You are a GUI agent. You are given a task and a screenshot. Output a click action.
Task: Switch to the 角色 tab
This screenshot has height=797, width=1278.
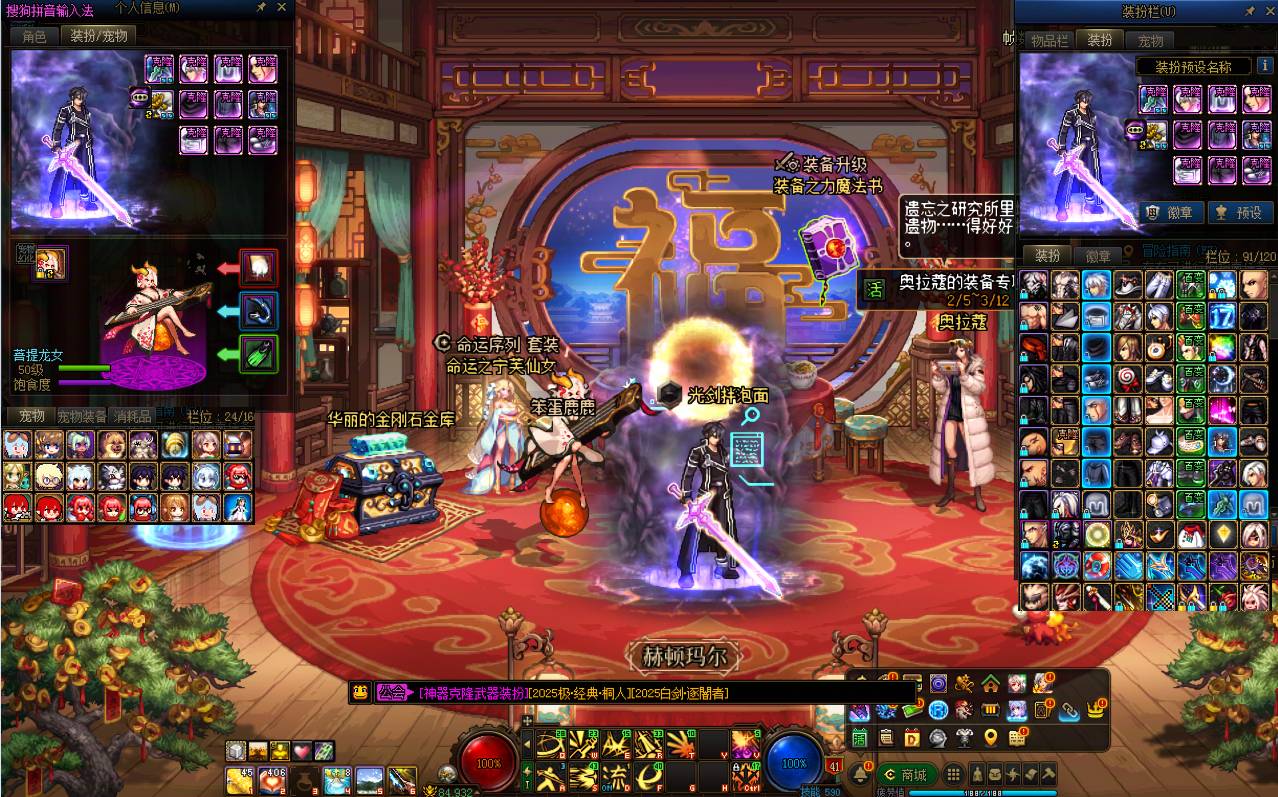pyautogui.click(x=34, y=36)
